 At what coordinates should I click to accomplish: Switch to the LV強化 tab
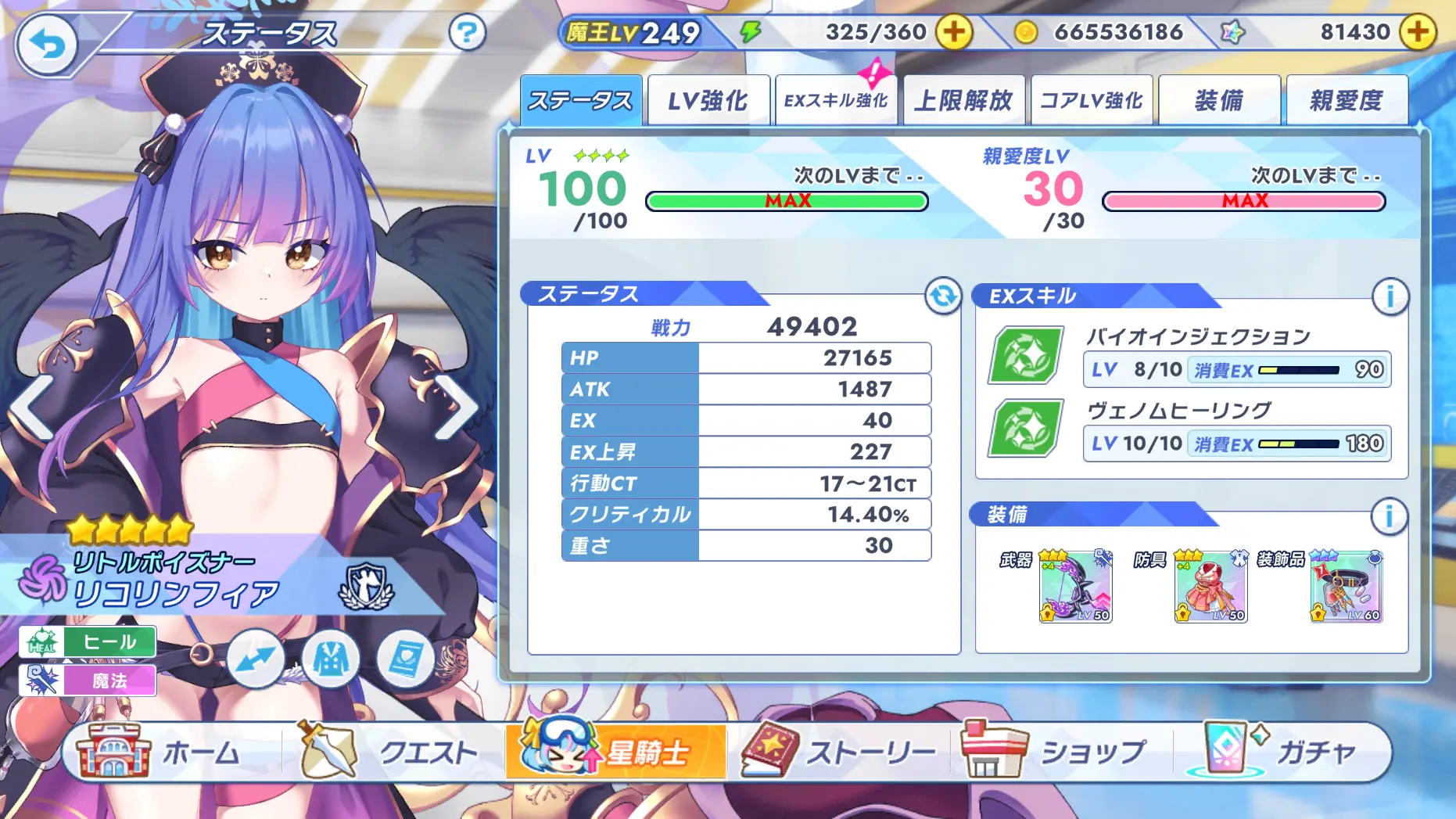pos(708,101)
